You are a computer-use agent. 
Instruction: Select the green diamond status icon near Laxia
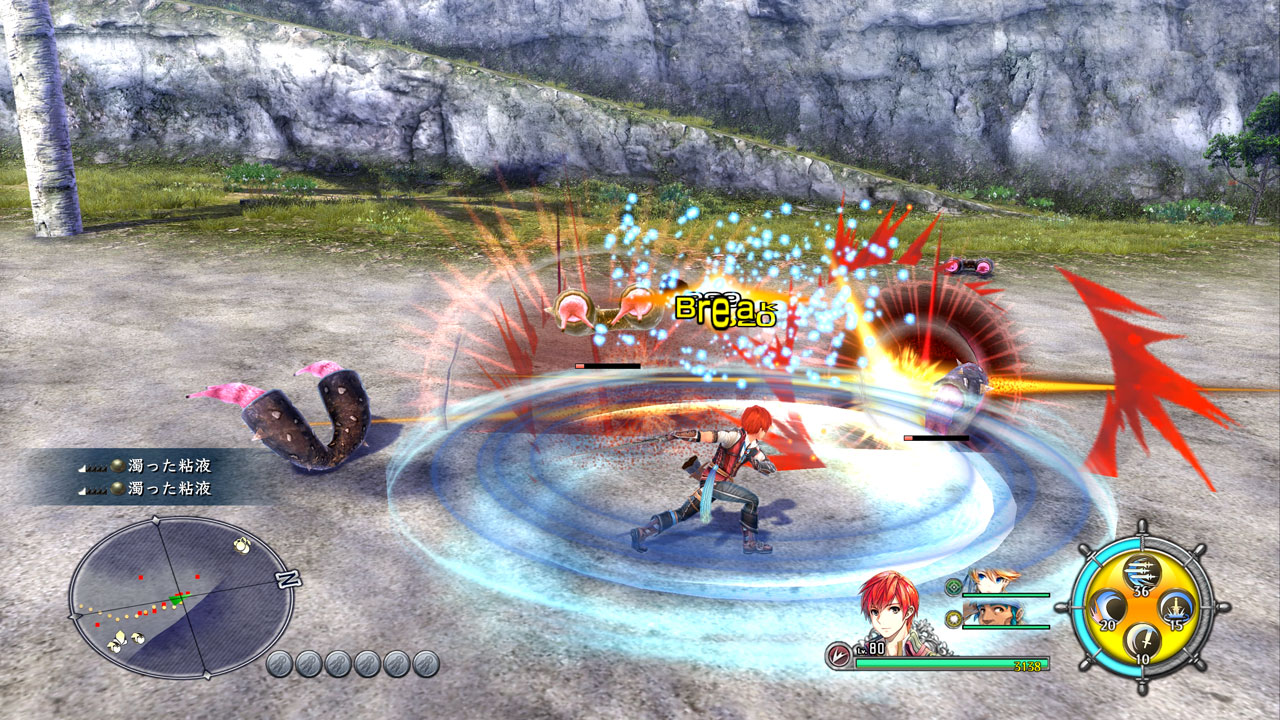pyautogui.click(x=954, y=587)
